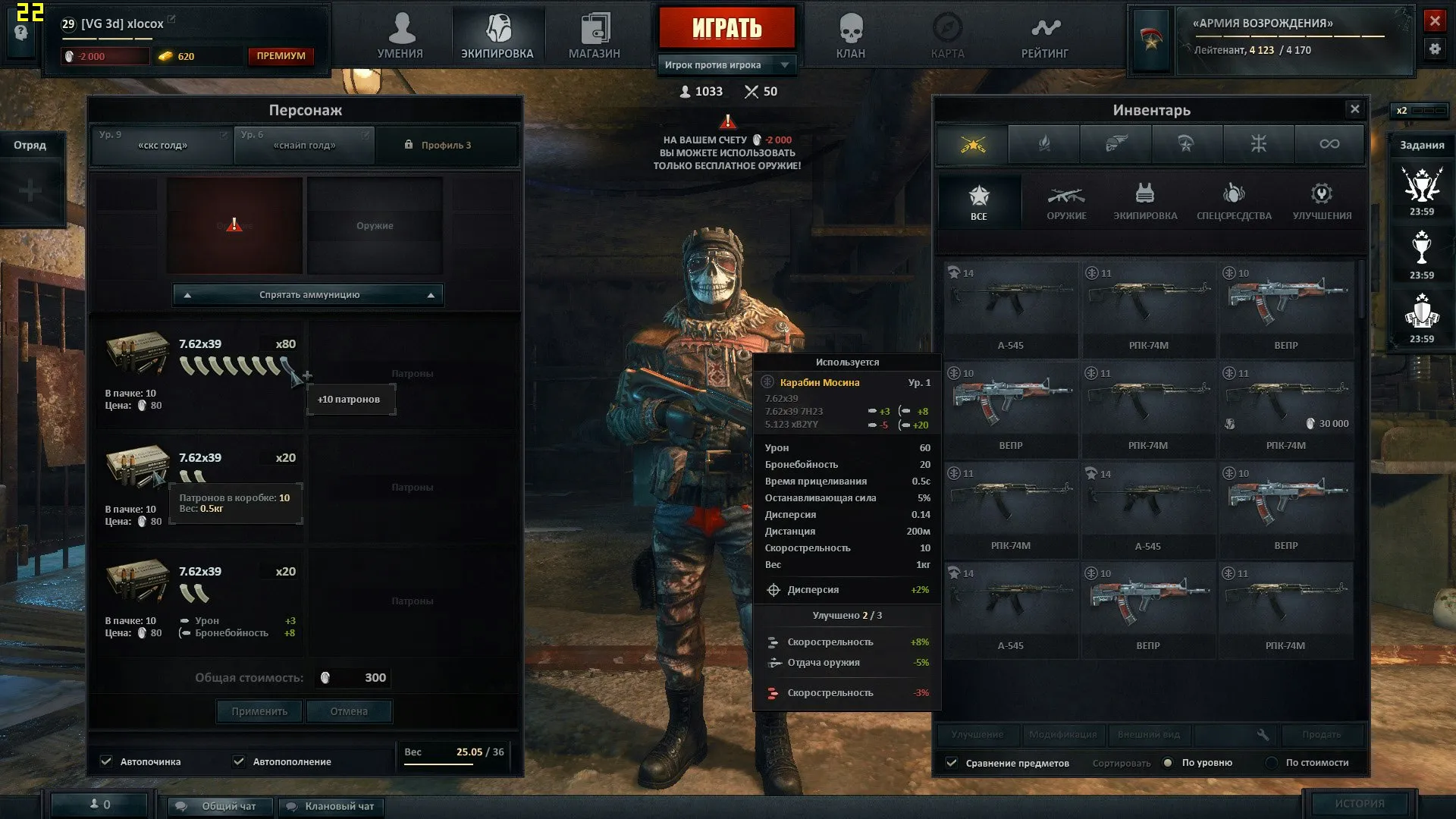Close the Инвентарь panel
This screenshot has height=819, width=1456.
point(1354,109)
